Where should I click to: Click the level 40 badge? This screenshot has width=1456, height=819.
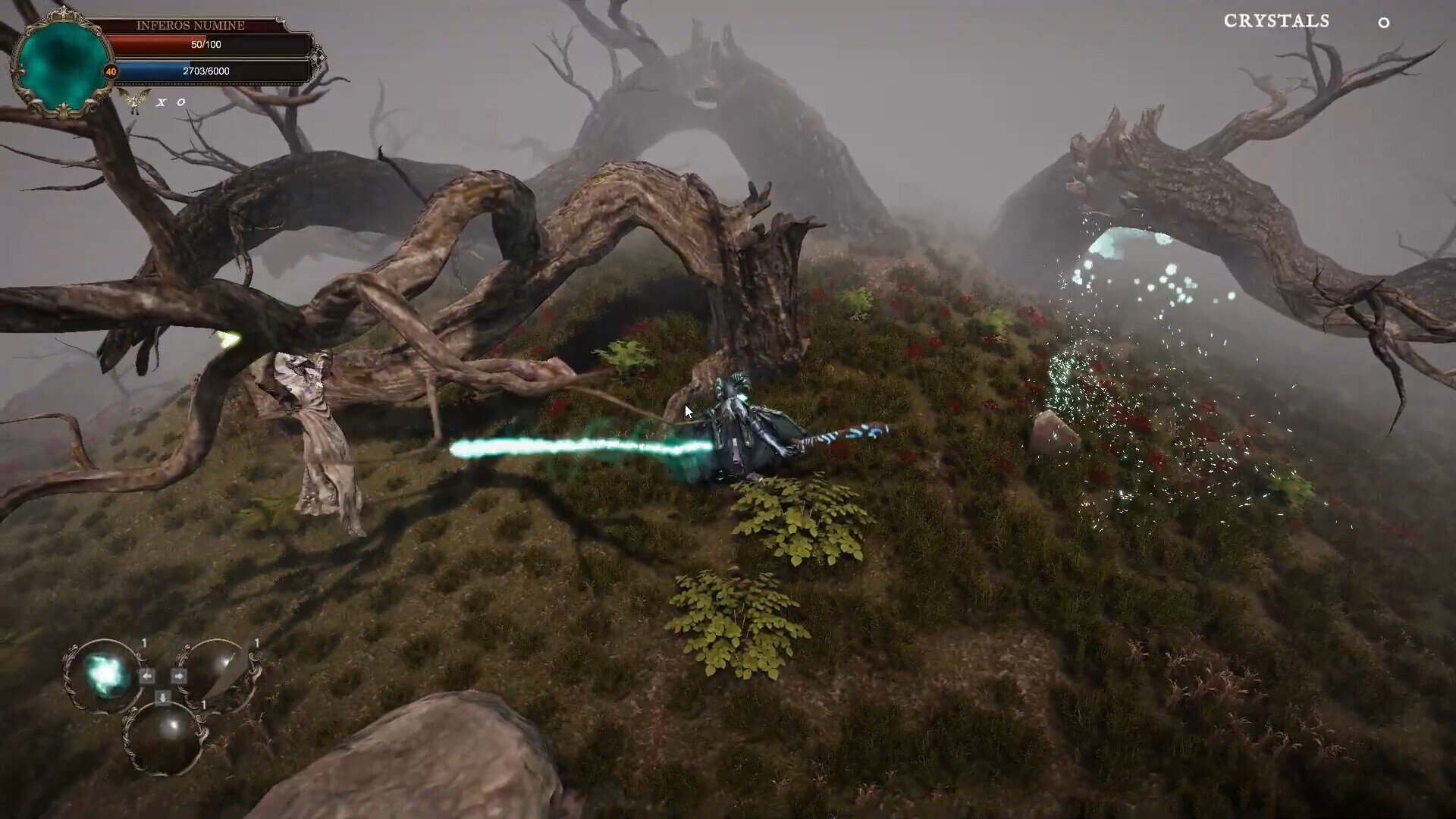(x=111, y=72)
